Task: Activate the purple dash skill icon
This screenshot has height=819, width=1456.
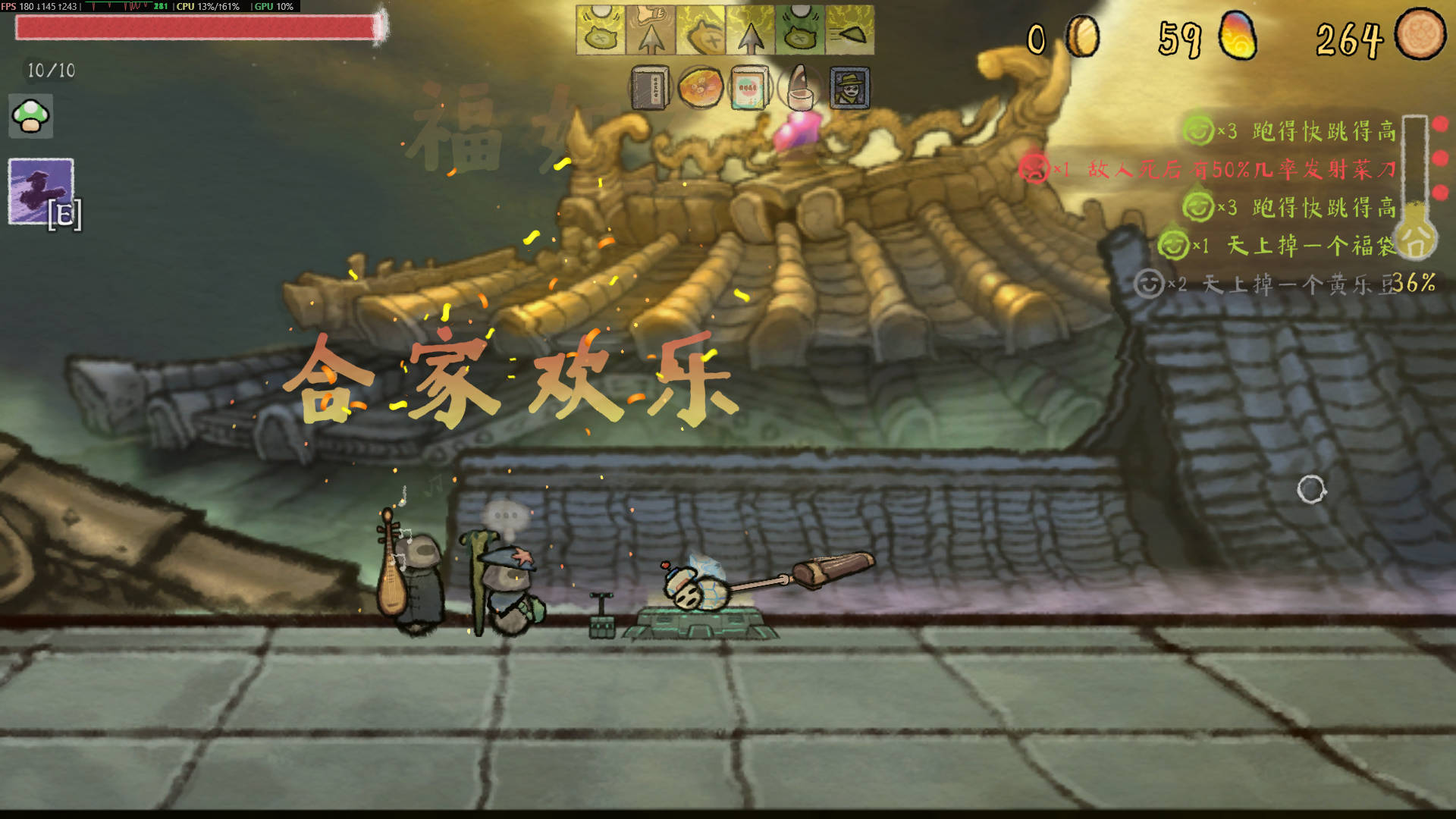Action: pyautogui.click(x=41, y=191)
